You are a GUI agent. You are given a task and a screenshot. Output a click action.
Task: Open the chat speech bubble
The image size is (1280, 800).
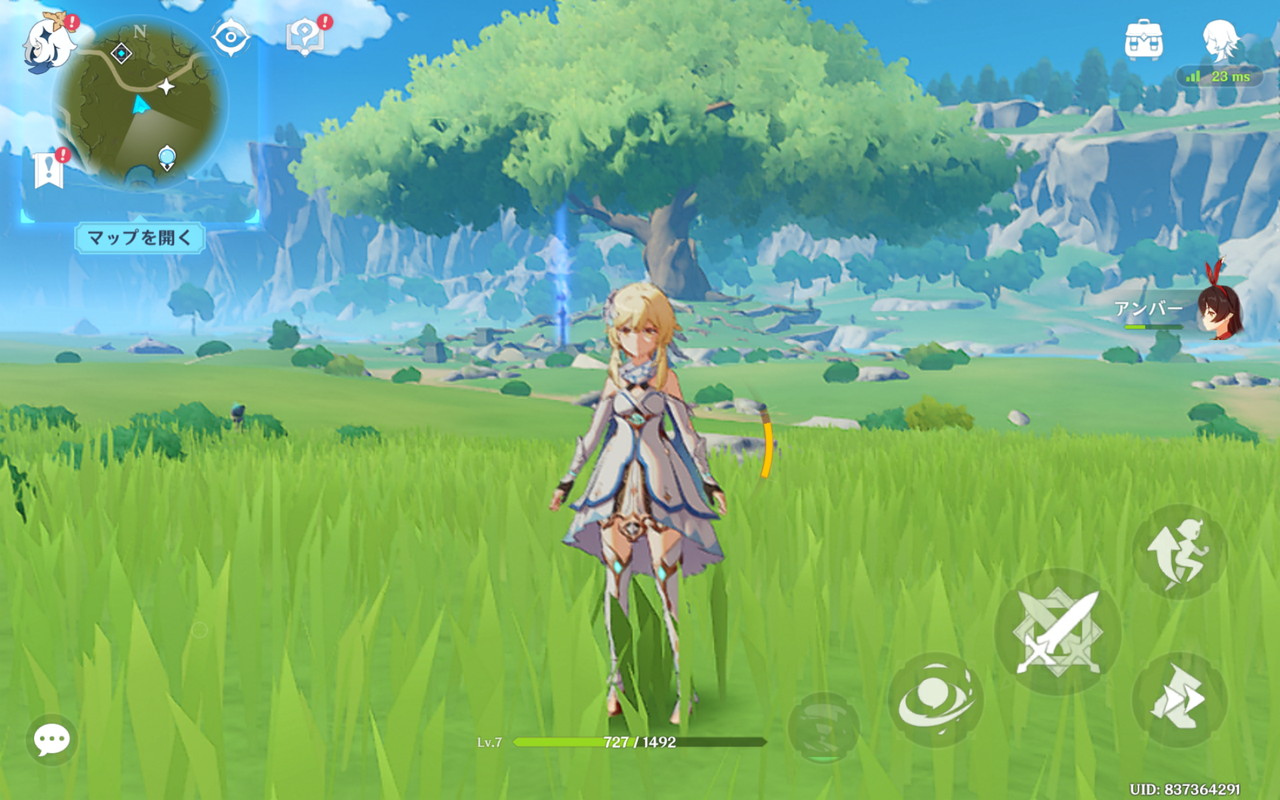51,740
